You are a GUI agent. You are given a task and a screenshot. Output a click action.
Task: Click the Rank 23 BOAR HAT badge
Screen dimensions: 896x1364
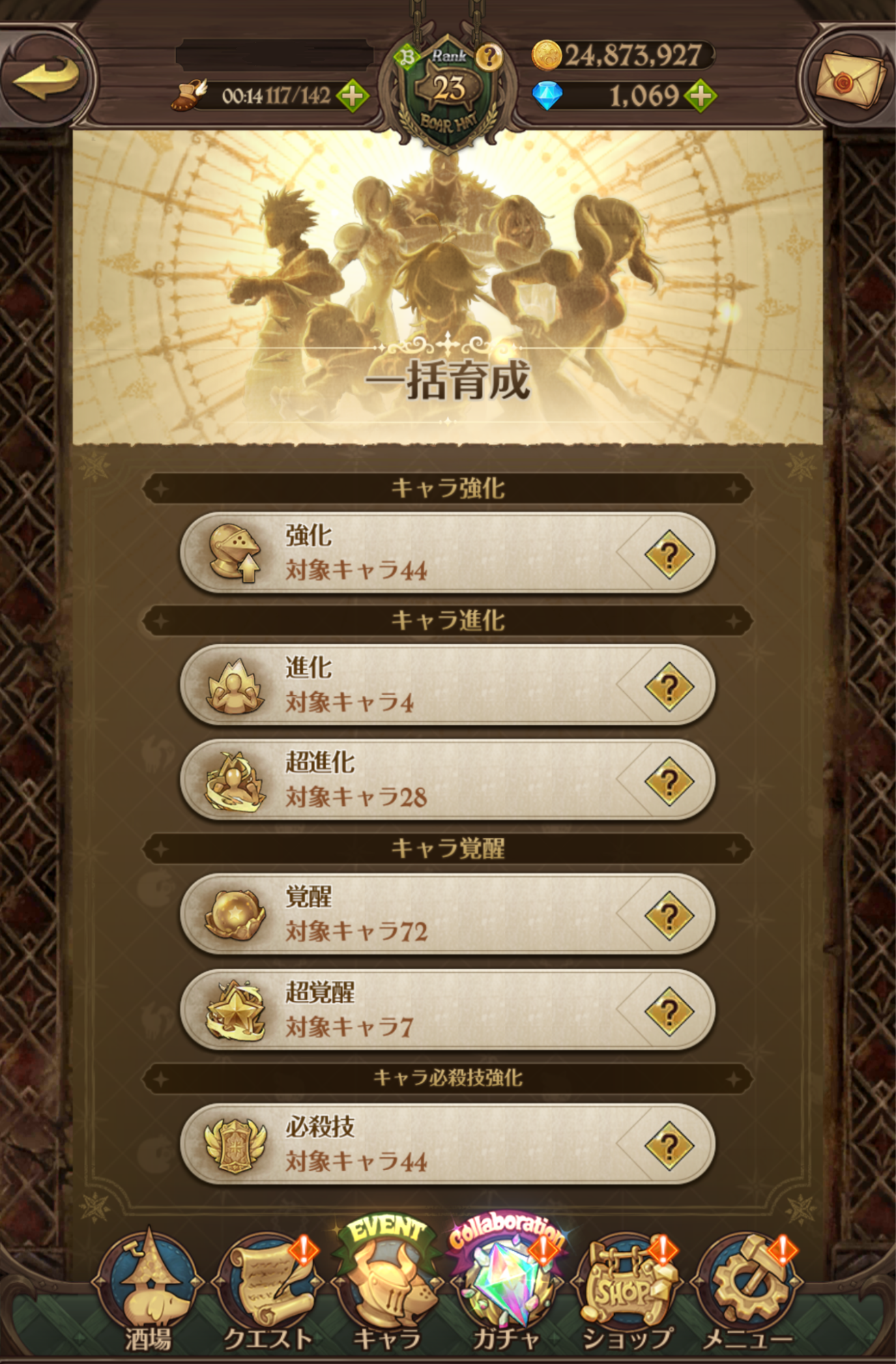click(447, 85)
